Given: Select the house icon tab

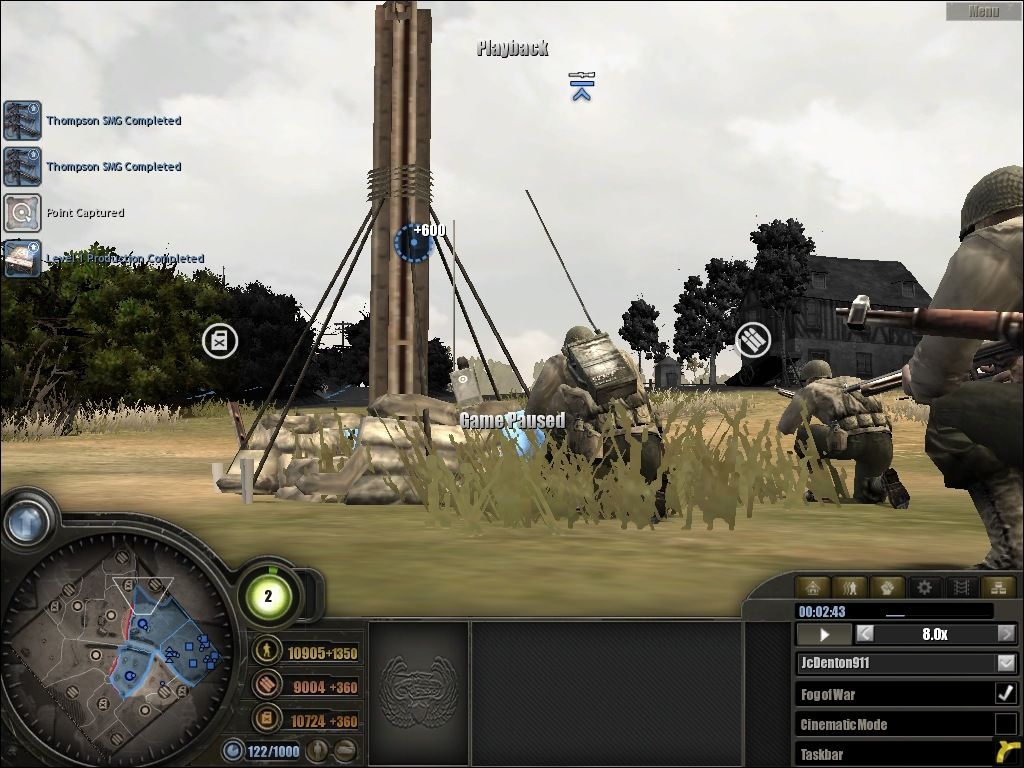Looking at the screenshot, I should (x=813, y=588).
